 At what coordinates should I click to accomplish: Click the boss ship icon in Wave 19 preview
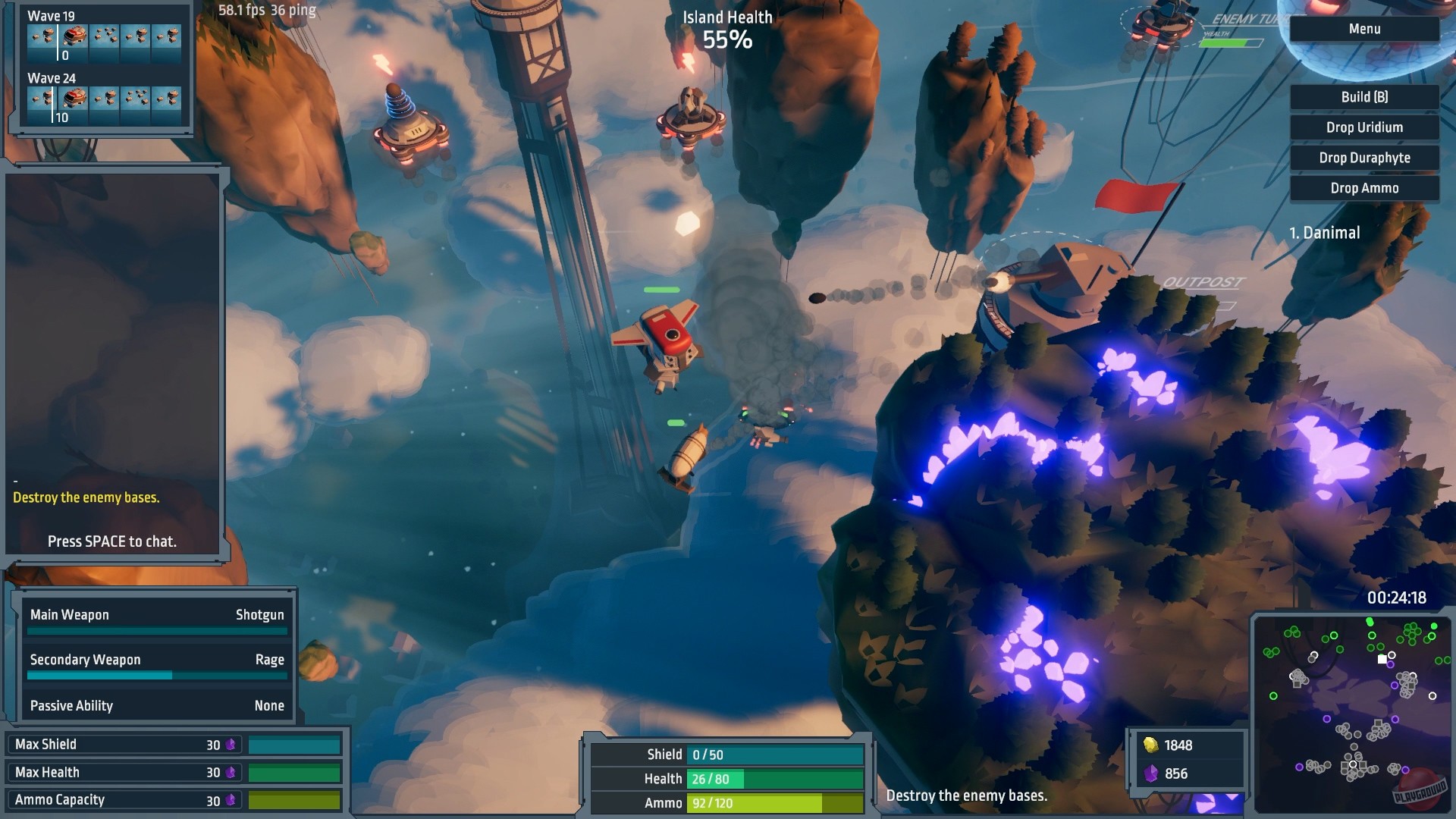click(x=74, y=36)
